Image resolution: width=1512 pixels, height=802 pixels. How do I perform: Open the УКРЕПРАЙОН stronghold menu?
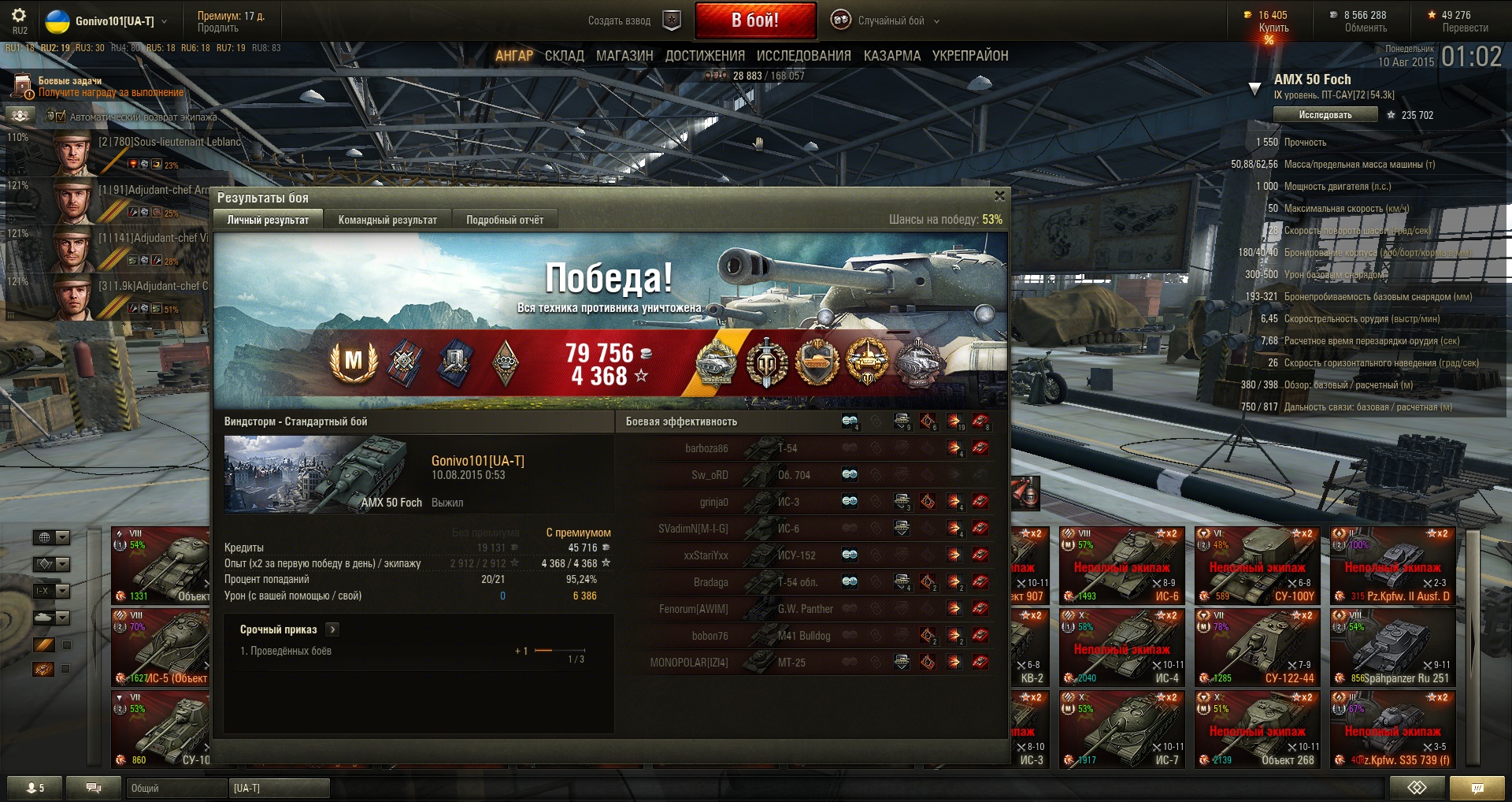click(x=970, y=56)
